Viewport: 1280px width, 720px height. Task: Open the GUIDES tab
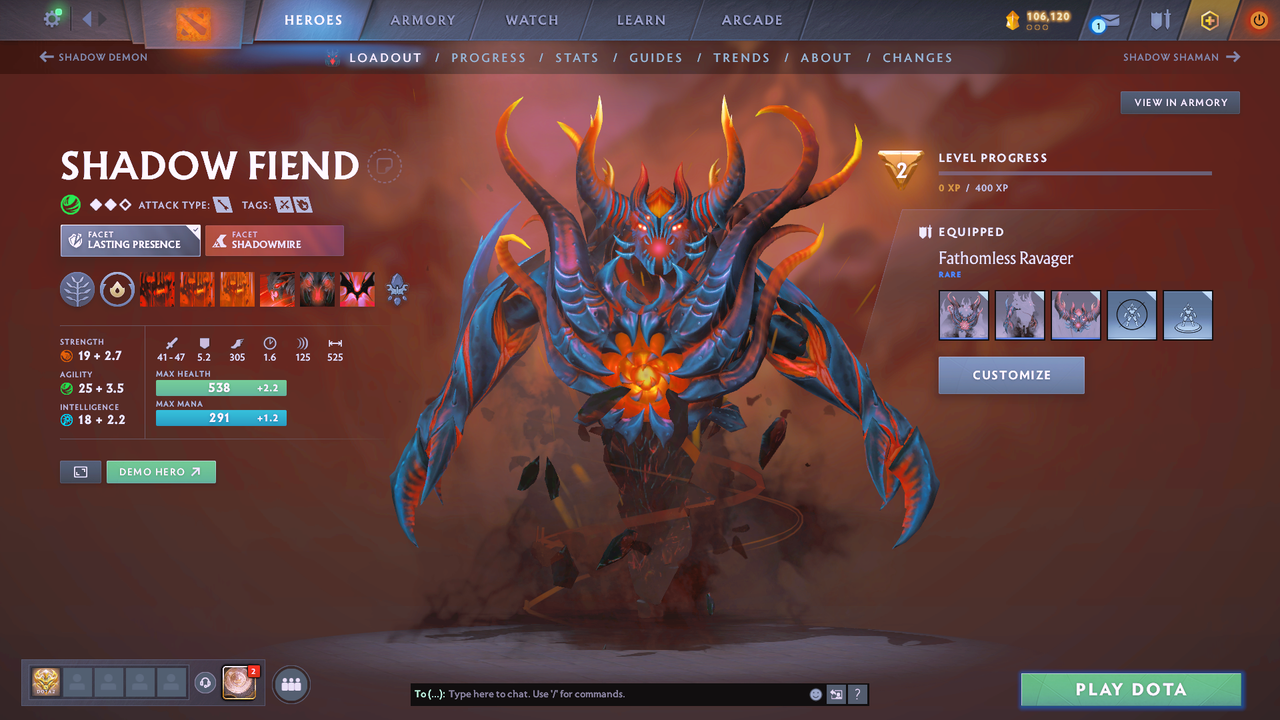click(x=656, y=57)
